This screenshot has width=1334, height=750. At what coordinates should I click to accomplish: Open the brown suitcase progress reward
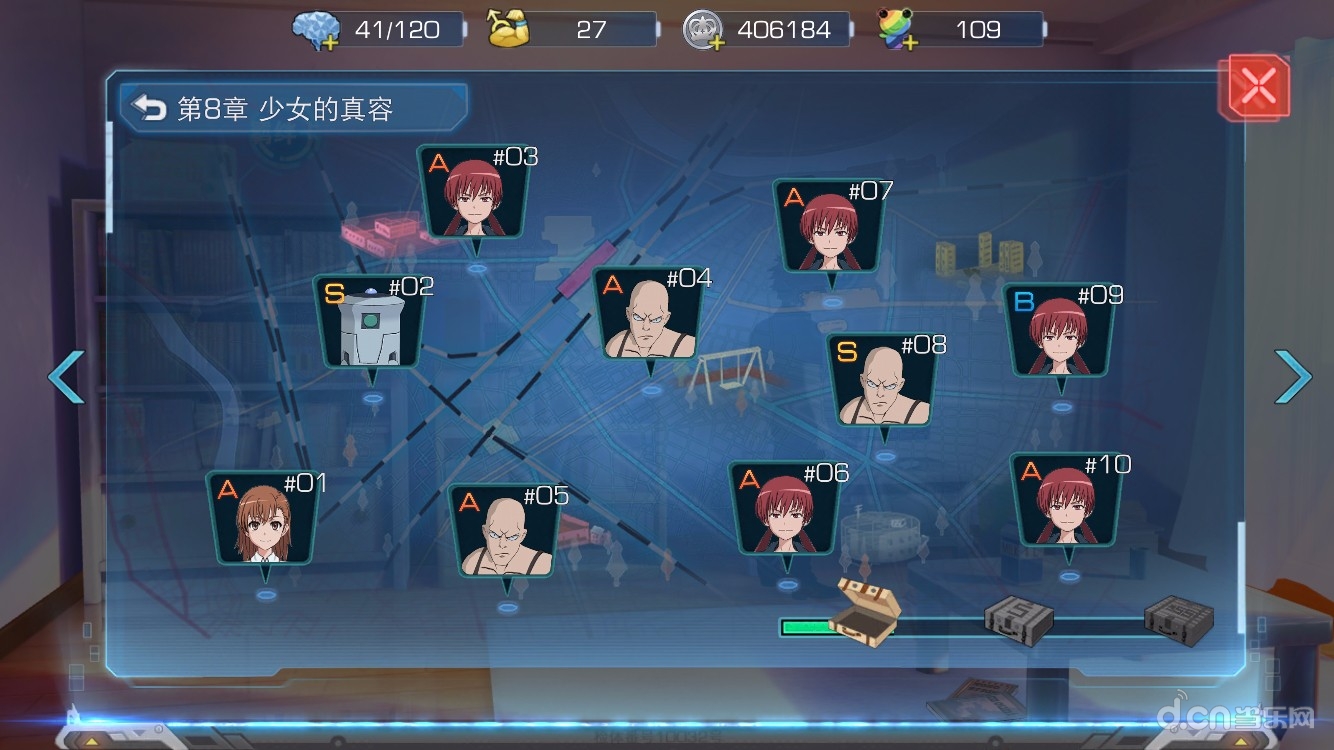point(866,607)
